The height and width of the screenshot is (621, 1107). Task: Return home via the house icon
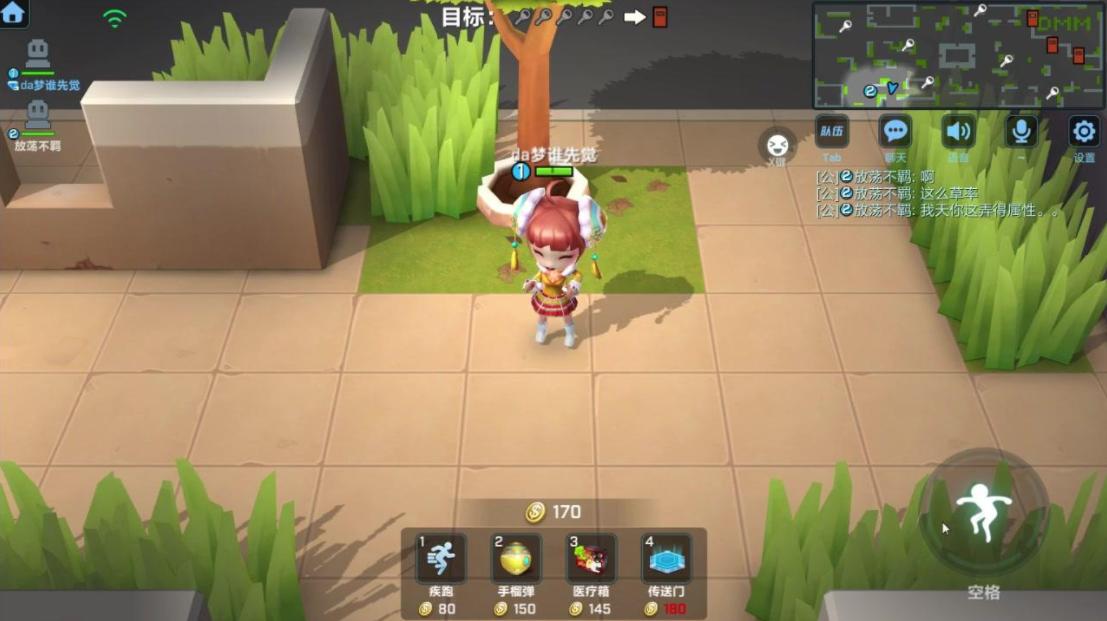pyautogui.click(x=13, y=13)
